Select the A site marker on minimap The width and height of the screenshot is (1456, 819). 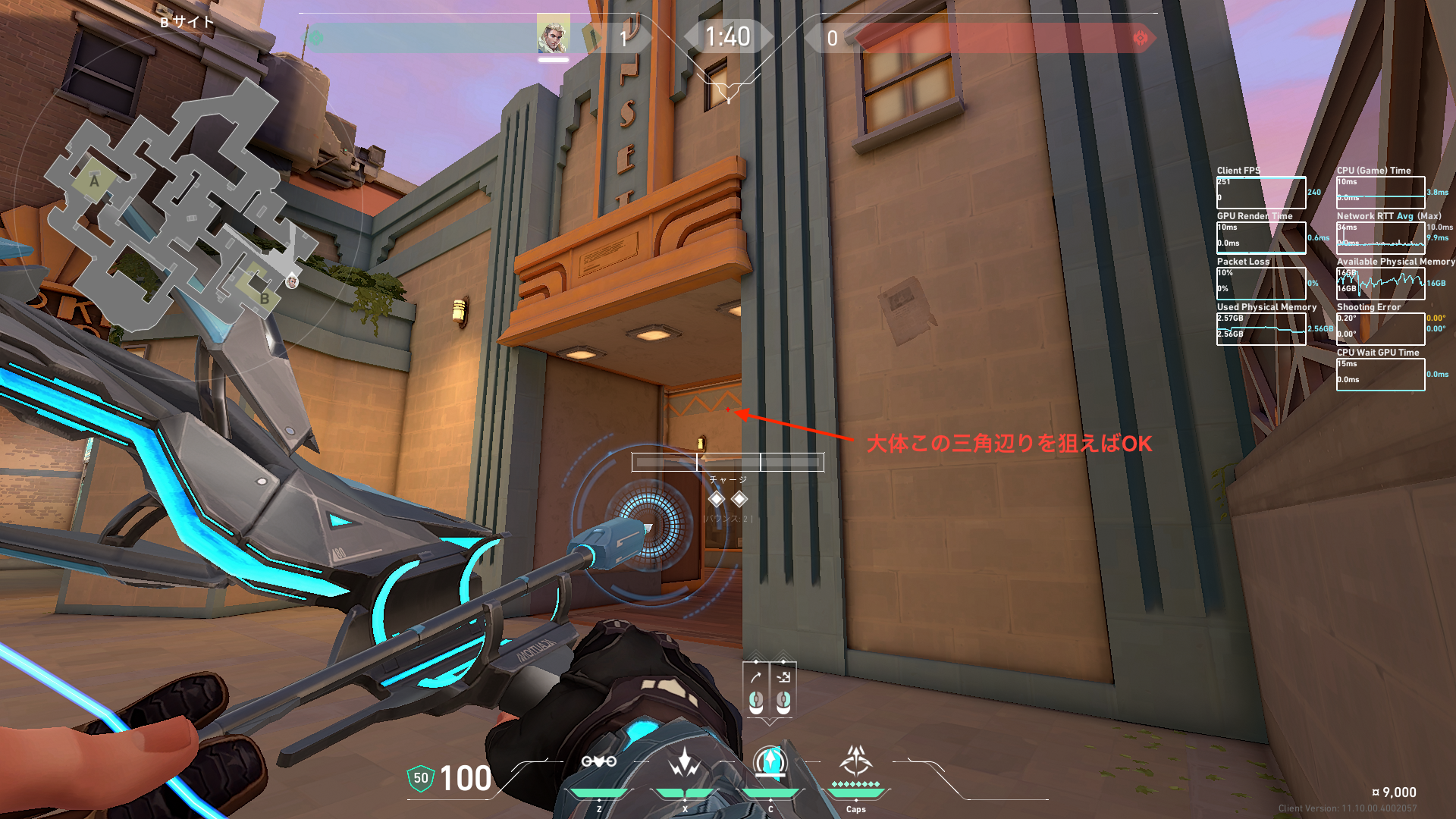[x=94, y=180]
